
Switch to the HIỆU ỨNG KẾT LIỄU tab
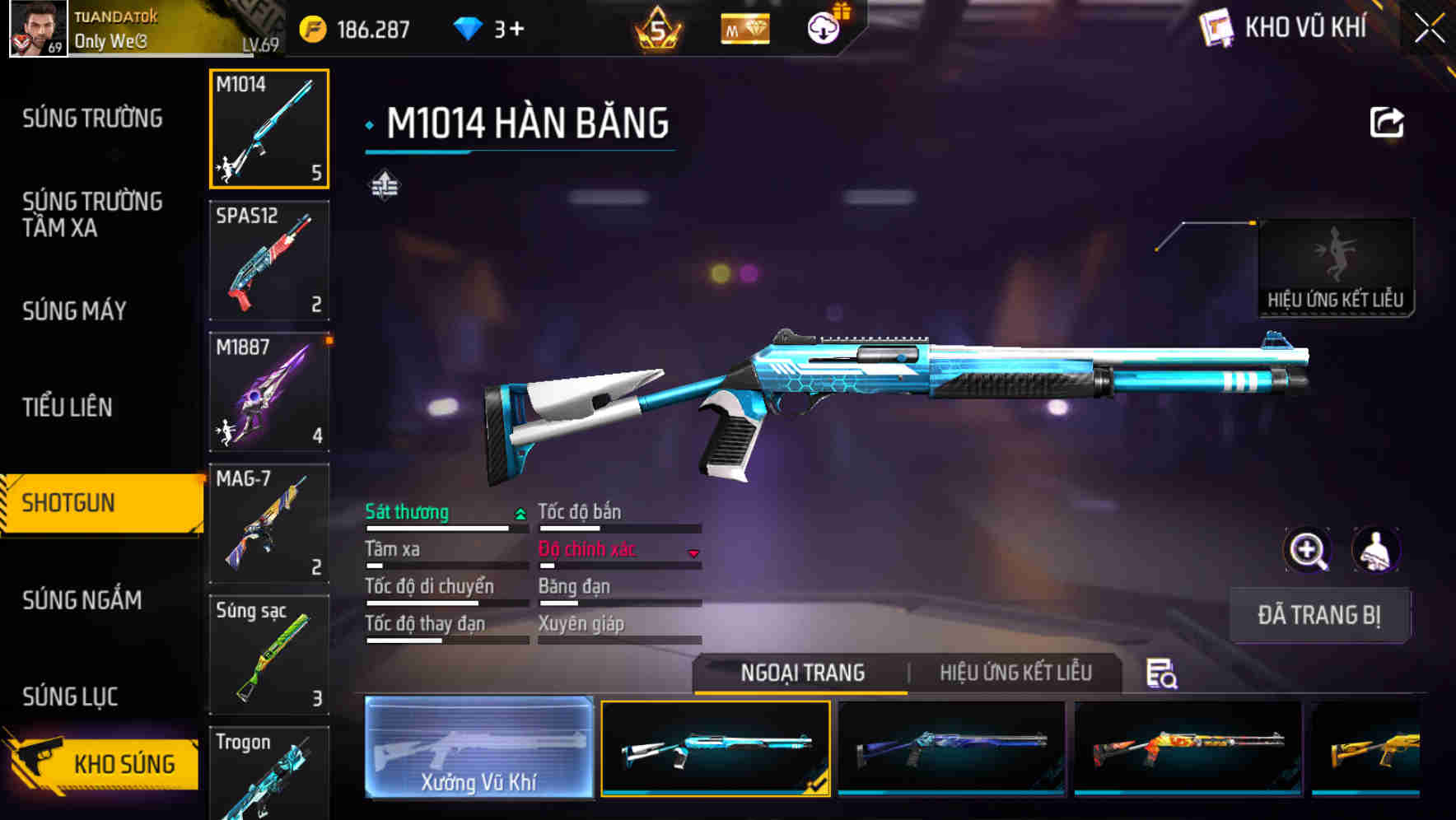1015,673
